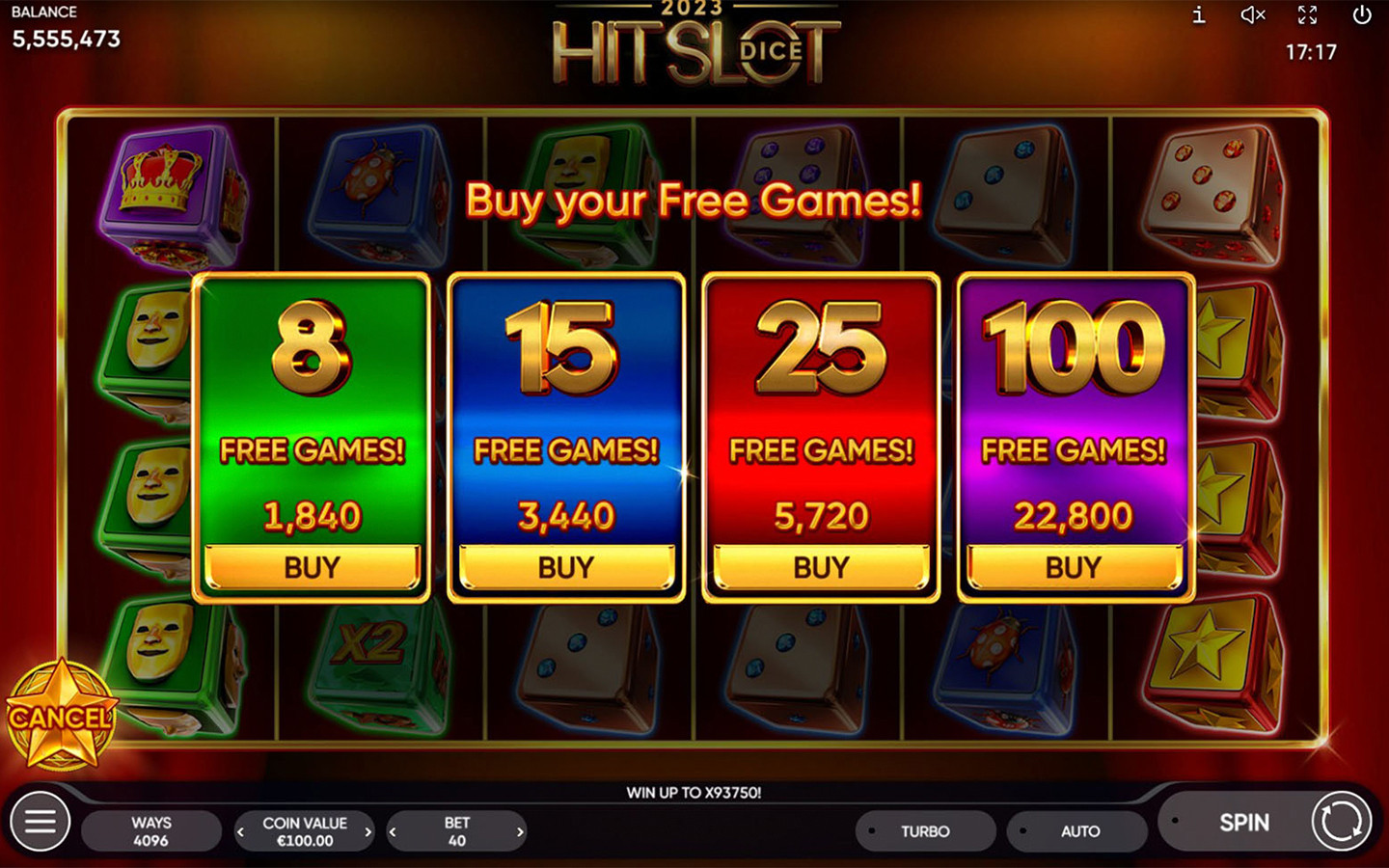Toggle the indicator dot next to TURBO
The height and width of the screenshot is (868, 1389).
(871, 830)
